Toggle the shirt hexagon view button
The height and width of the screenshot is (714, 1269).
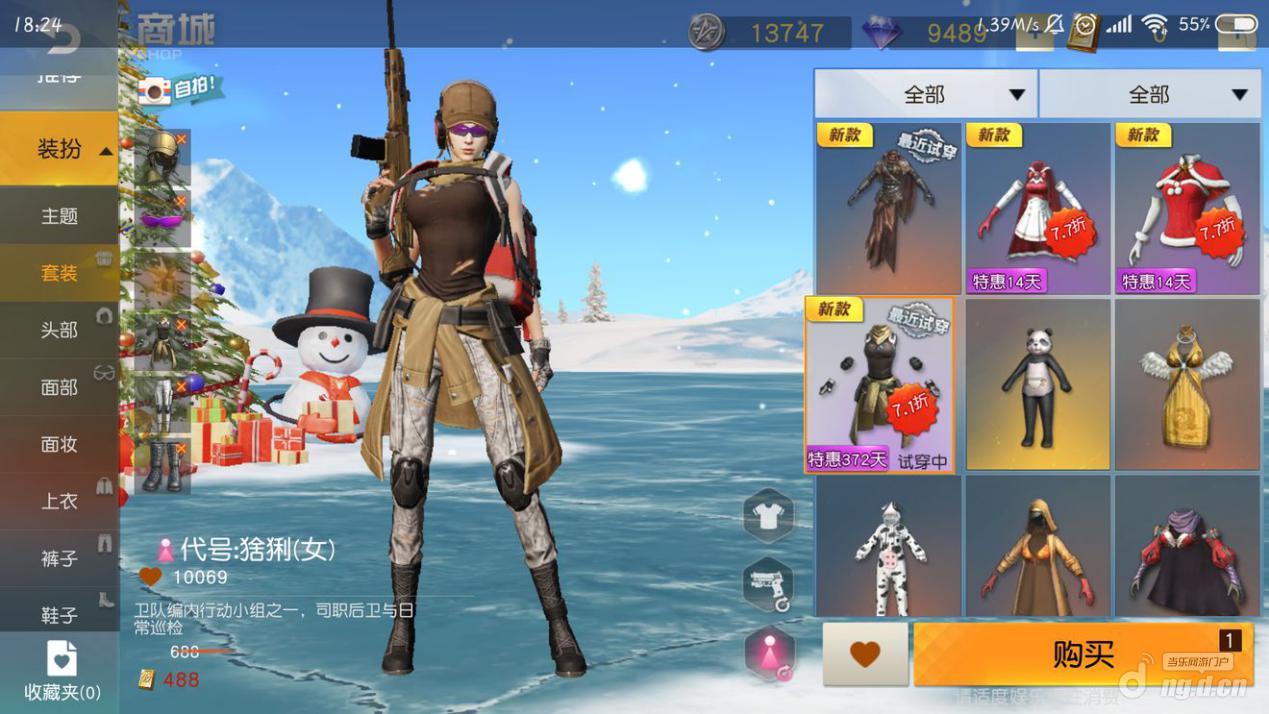point(768,516)
